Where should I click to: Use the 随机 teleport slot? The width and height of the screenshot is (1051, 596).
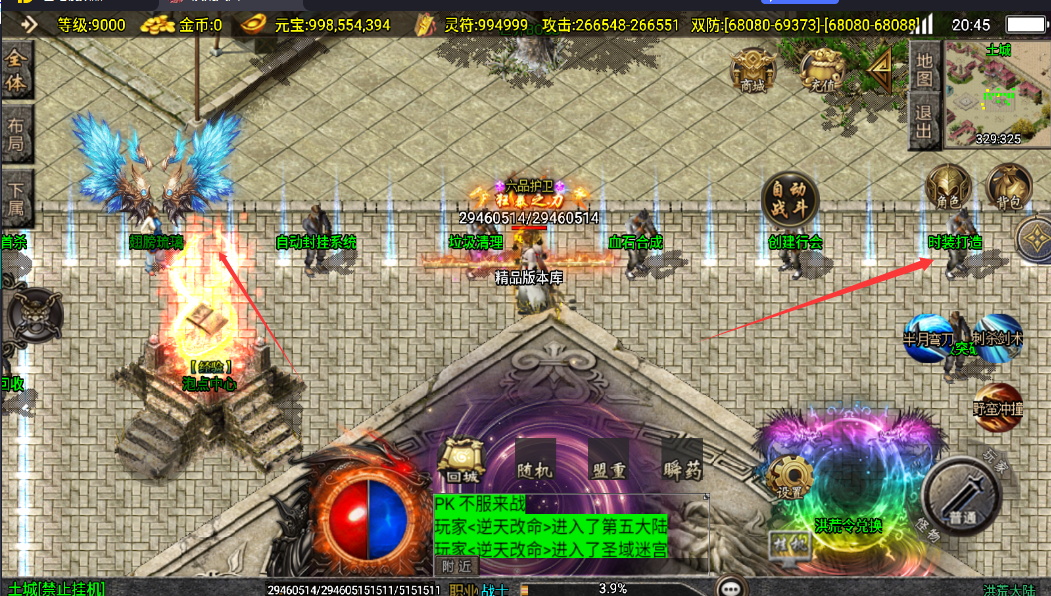pyautogui.click(x=535, y=460)
